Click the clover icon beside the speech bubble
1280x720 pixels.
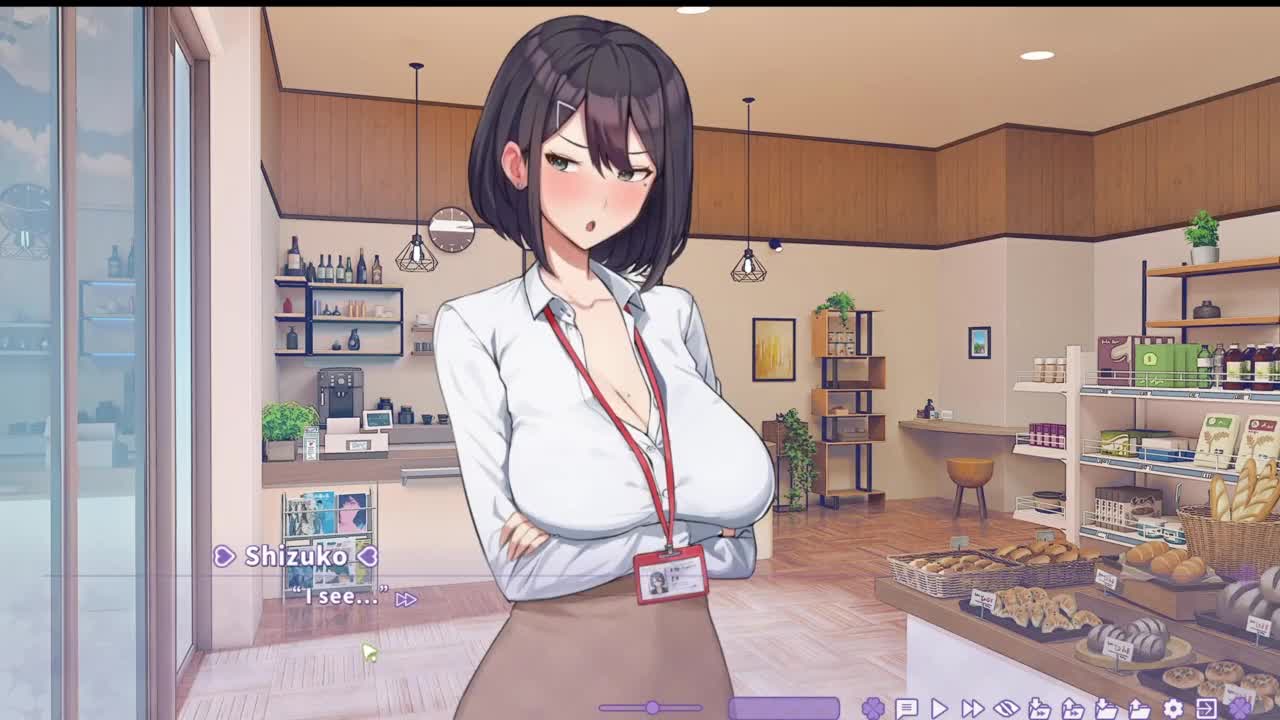[873, 708]
